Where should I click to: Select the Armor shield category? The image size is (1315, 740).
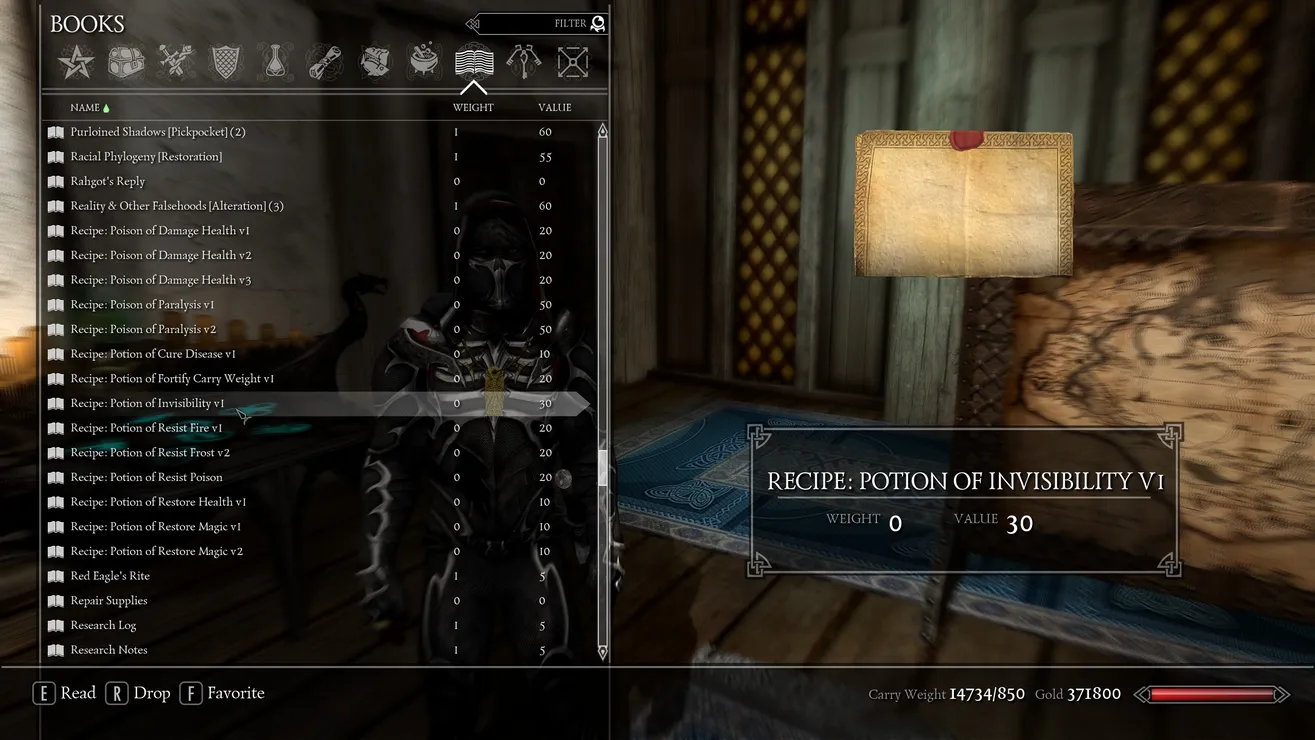tap(226, 63)
